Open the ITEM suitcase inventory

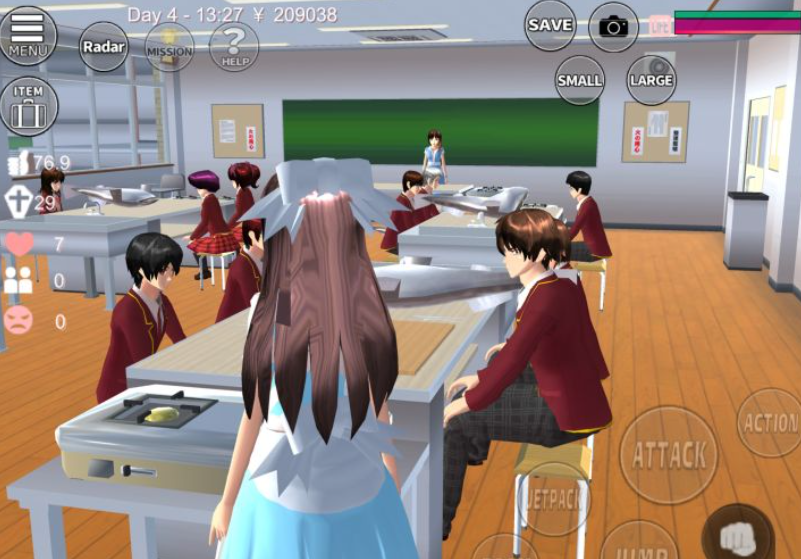[28, 105]
